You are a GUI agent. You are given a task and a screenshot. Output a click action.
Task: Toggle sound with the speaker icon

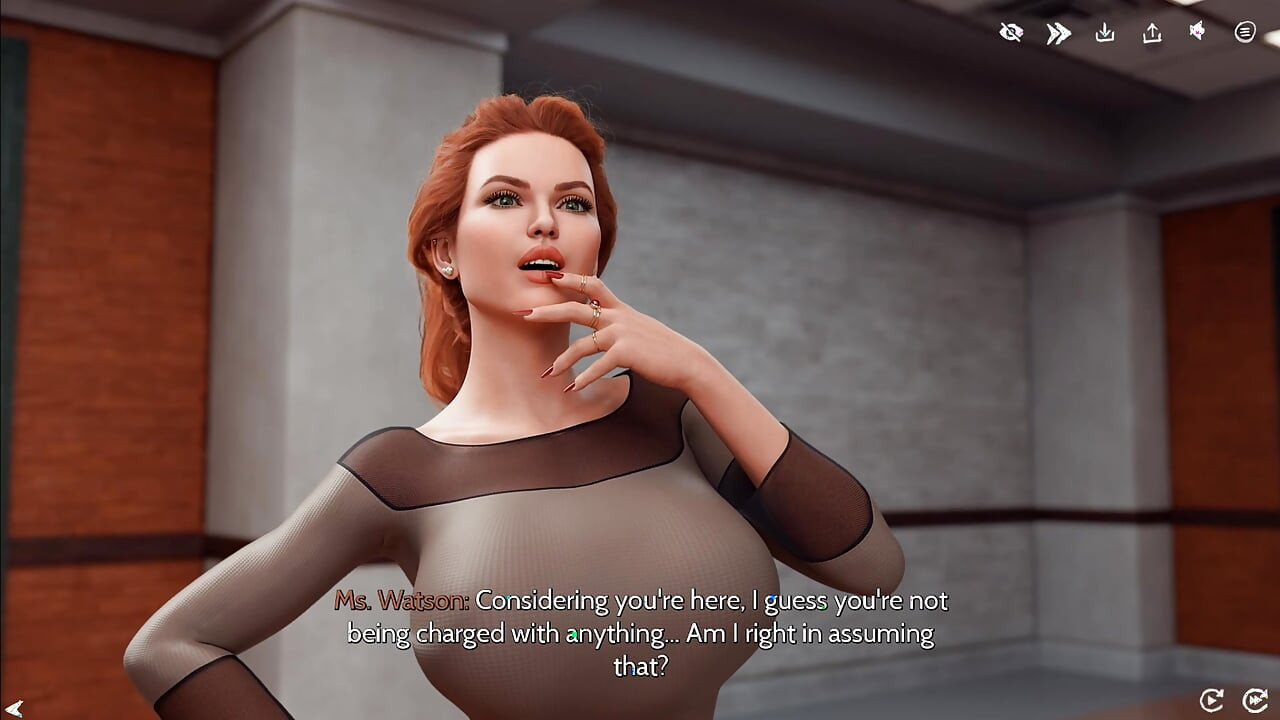(x=1197, y=32)
